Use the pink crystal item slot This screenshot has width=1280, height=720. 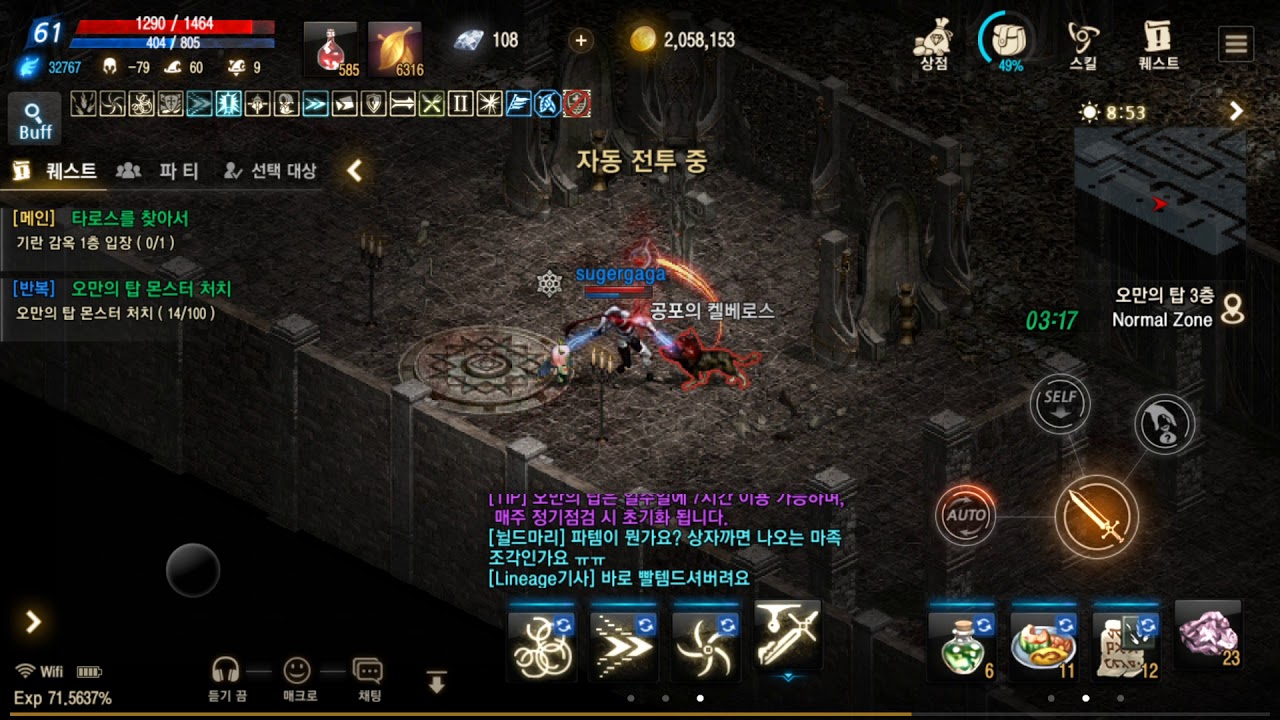pyautogui.click(x=1208, y=635)
